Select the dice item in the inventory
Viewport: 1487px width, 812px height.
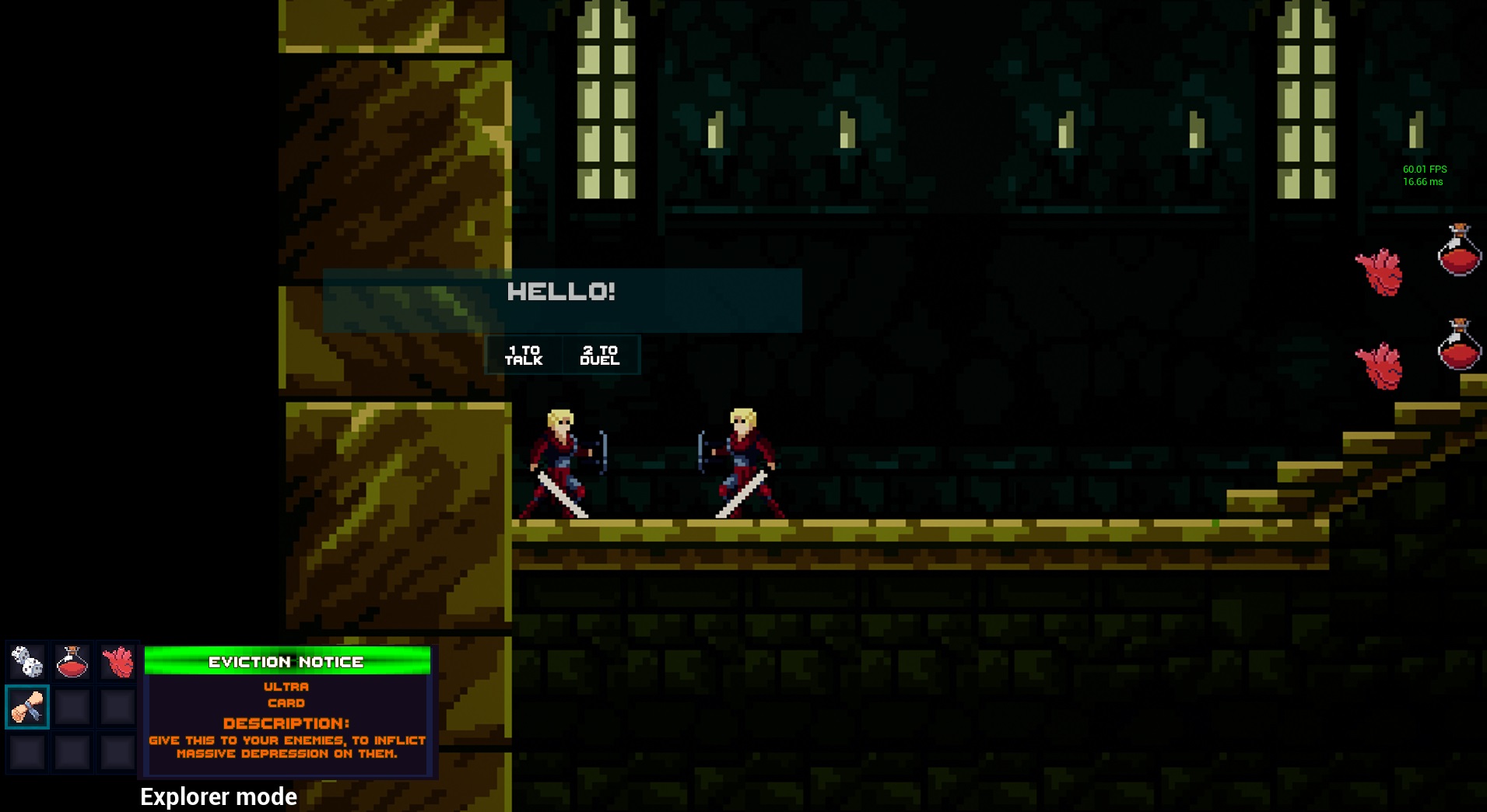point(27,662)
